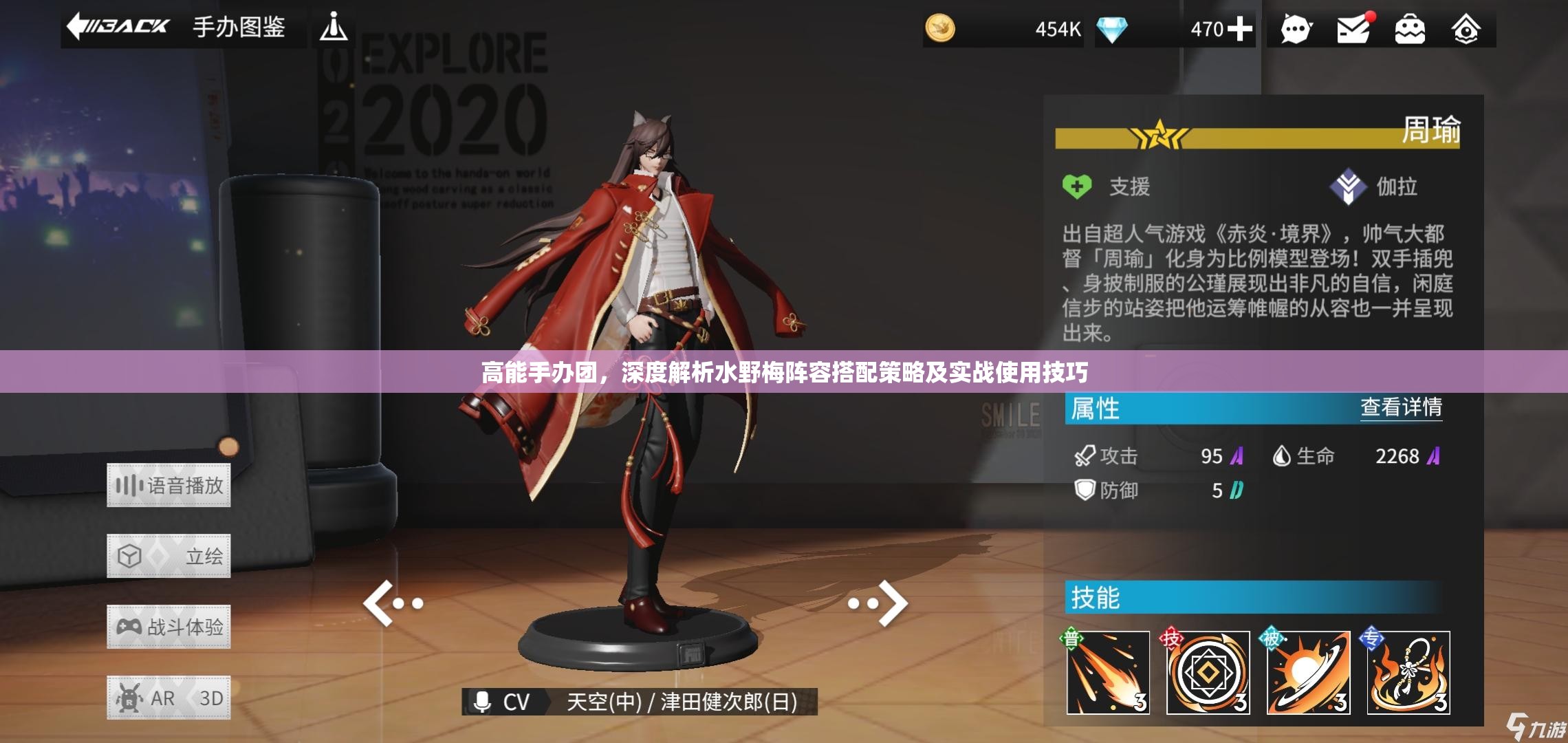The image size is (1568, 743).
Task: Open the chat bubble icon
Action: 1296,30
